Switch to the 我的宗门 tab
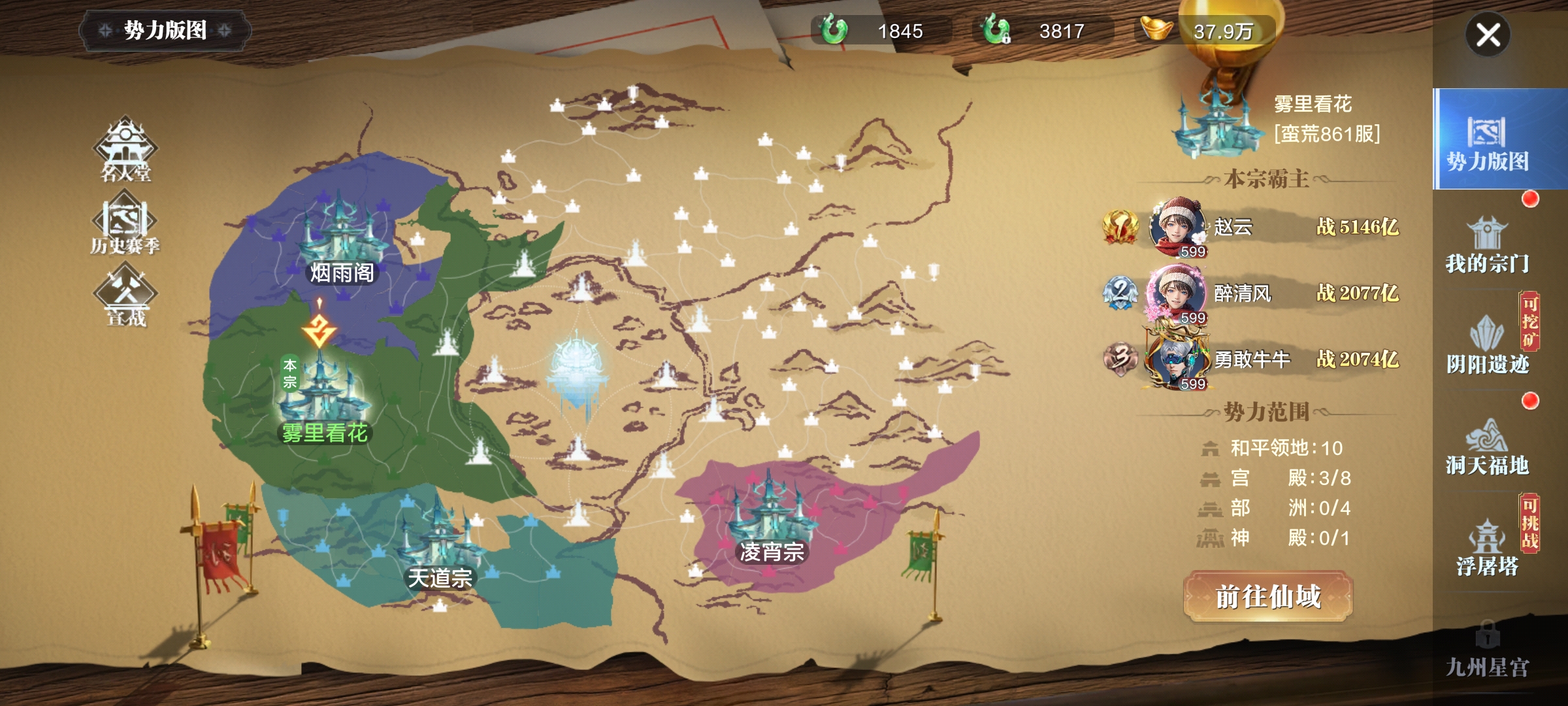1568x706 pixels. (x=1487, y=246)
